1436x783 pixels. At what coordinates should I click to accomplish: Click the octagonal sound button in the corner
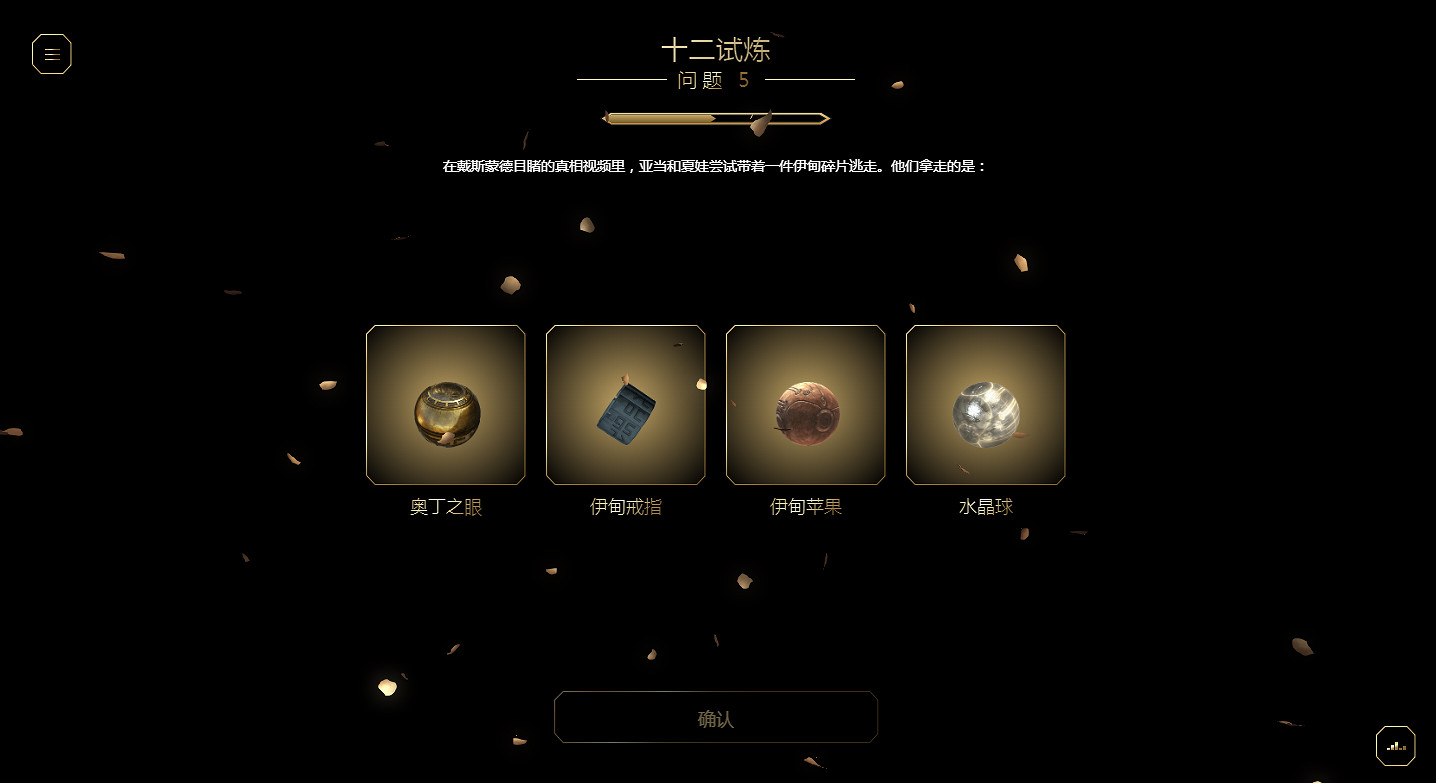click(x=1395, y=745)
